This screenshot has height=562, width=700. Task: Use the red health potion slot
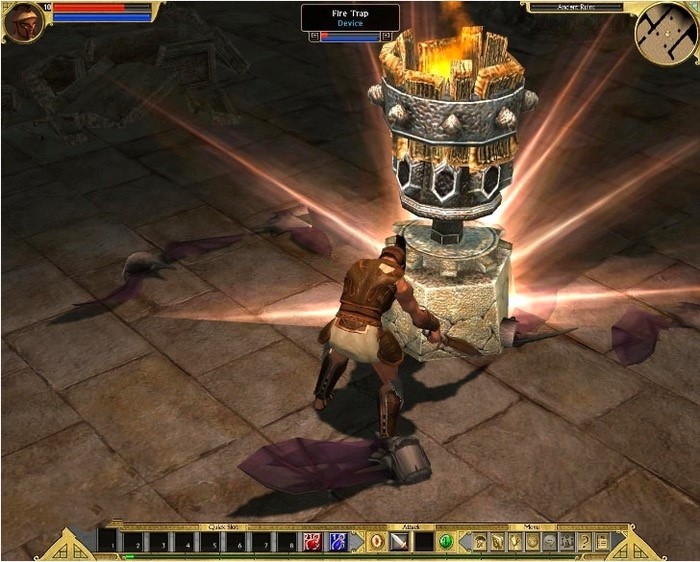coord(313,541)
